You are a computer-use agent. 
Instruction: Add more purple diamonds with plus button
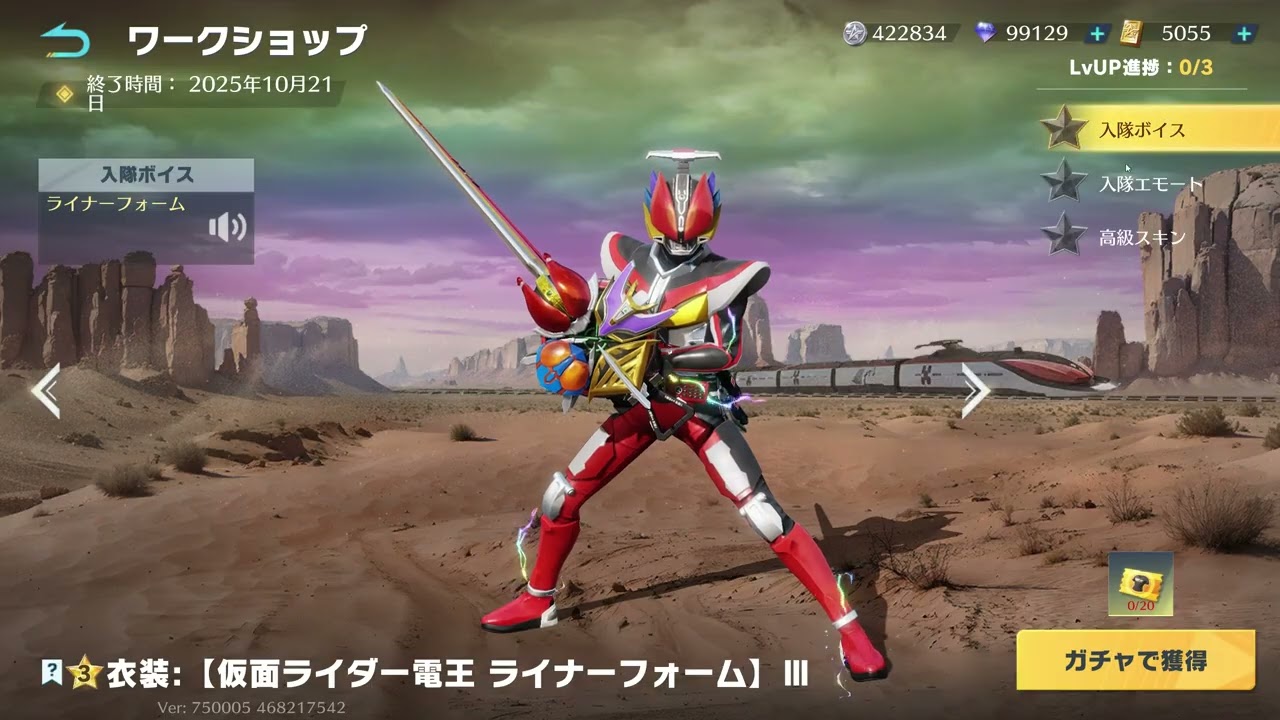point(1097,34)
